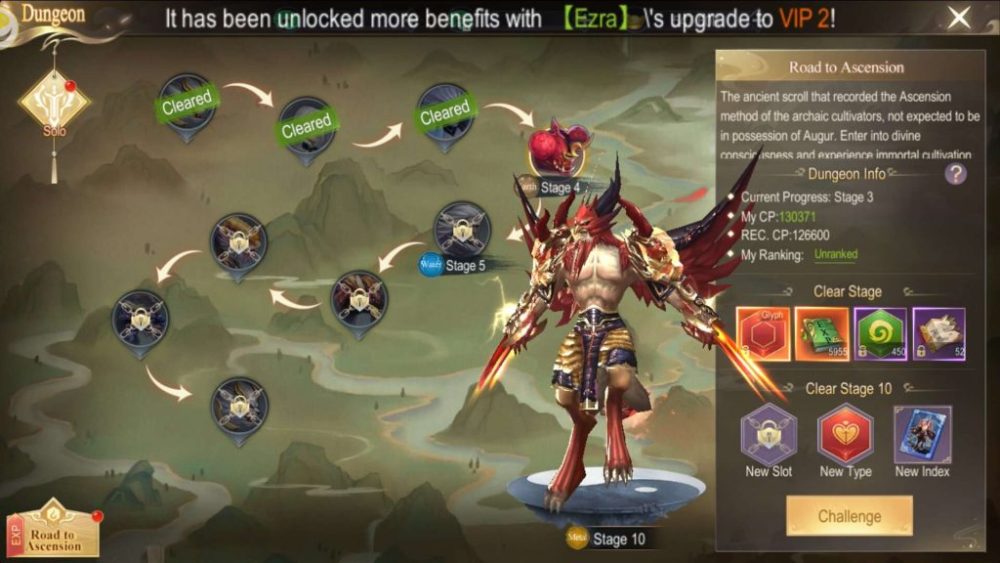This screenshot has width=1000, height=563.
Task: View the New Type heart reward
Action: click(x=846, y=435)
